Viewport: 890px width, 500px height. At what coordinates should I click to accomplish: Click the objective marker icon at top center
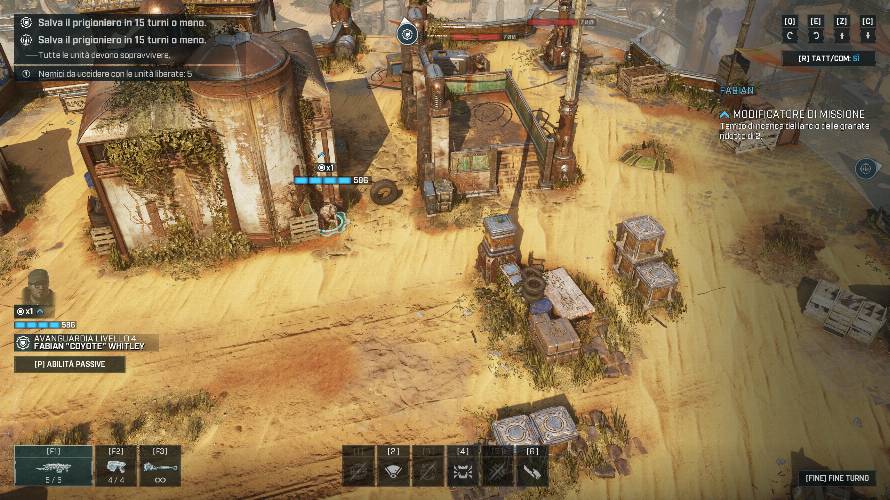pyautogui.click(x=407, y=35)
